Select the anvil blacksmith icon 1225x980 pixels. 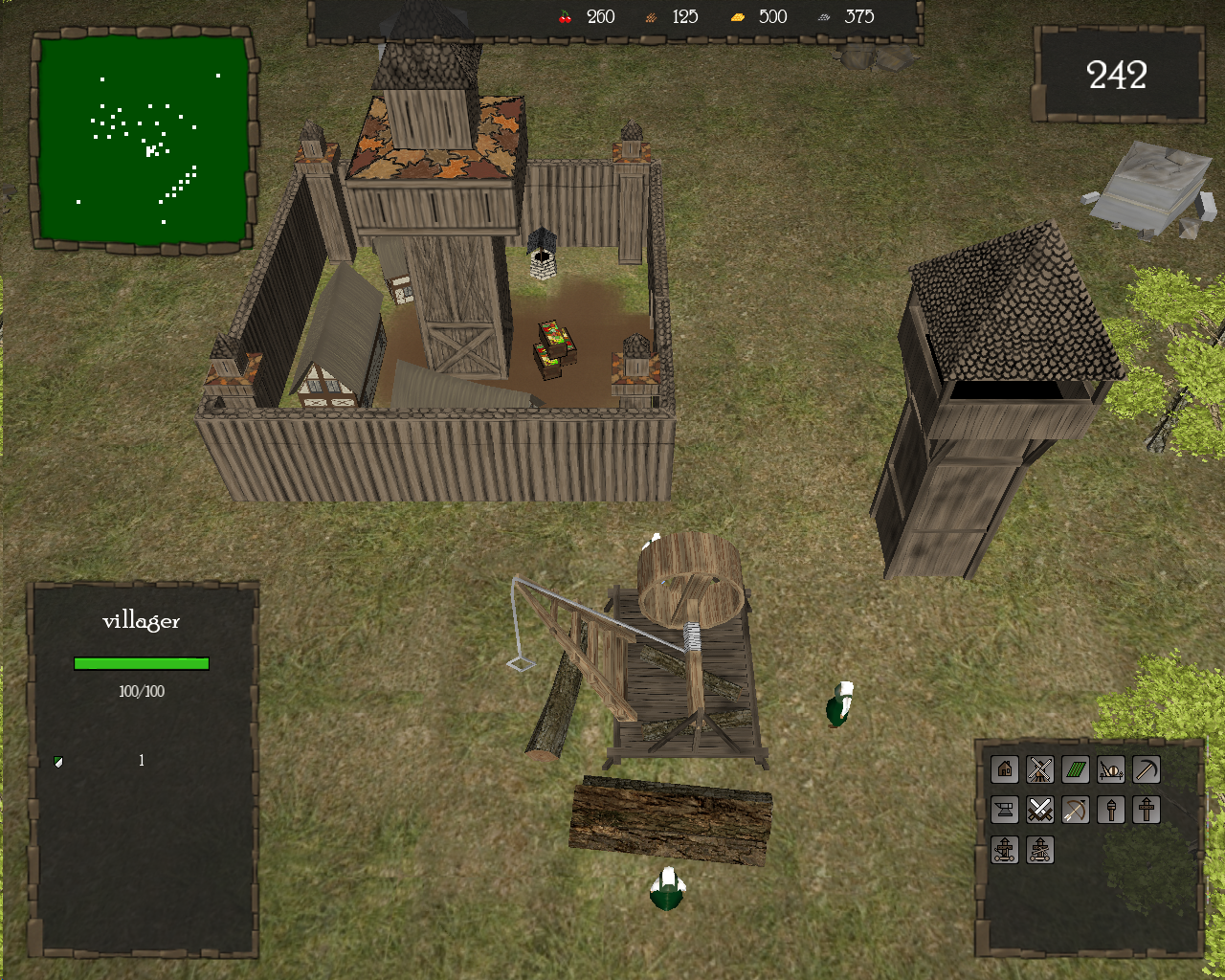1004,810
